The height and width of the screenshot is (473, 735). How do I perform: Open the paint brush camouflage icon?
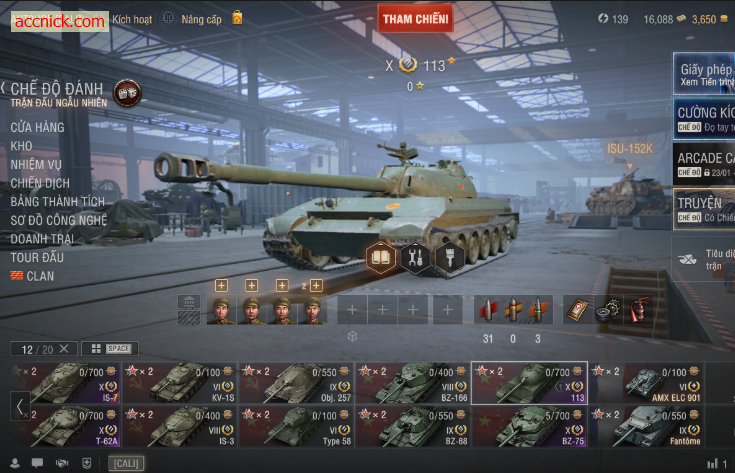click(x=449, y=258)
